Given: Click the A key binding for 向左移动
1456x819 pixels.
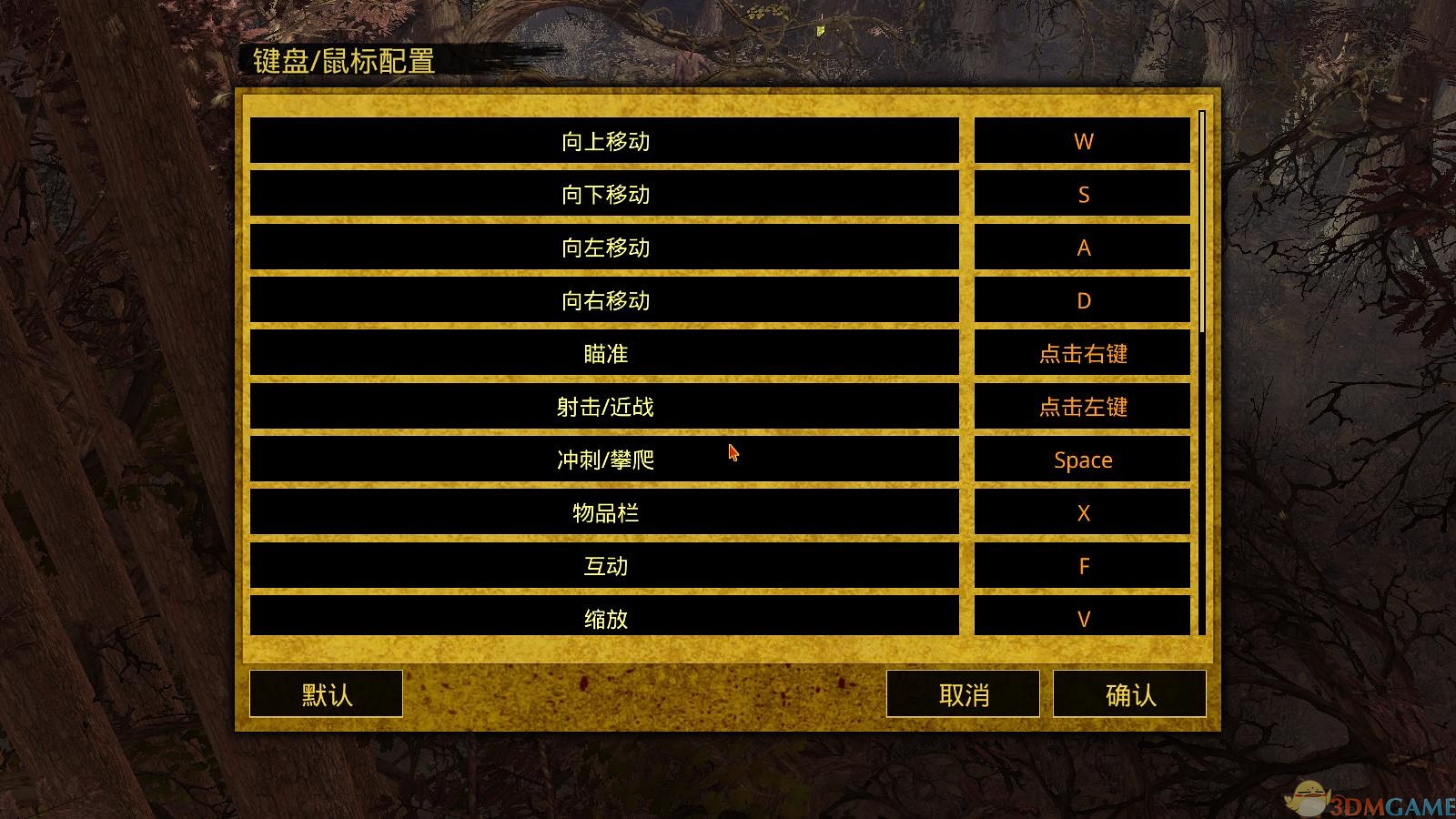Looking at the screenshot, I should [1083, 247].
